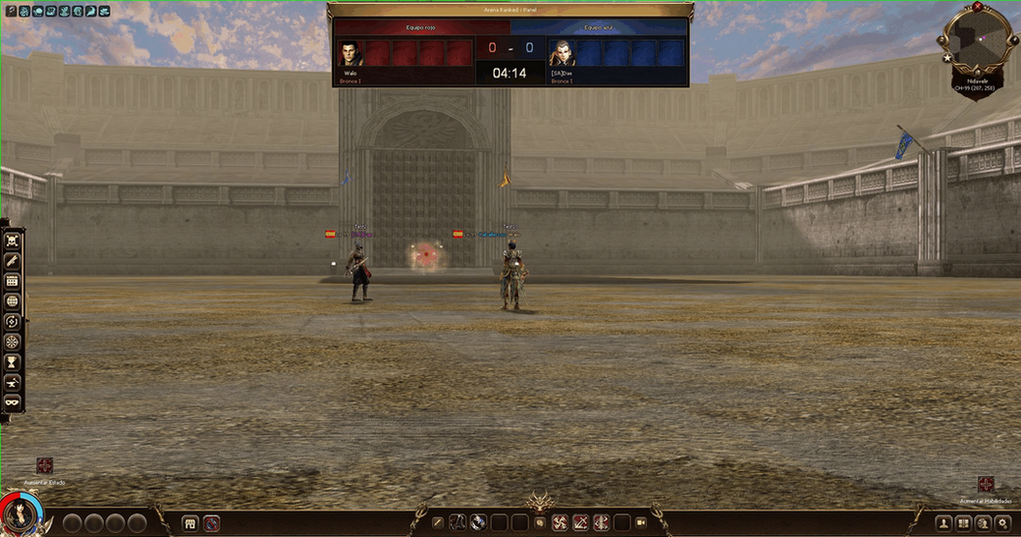This screenshot has width=1021, height=537.
Task: Open the circular arrows icon in side menu
Action: (x=13, y=321)
